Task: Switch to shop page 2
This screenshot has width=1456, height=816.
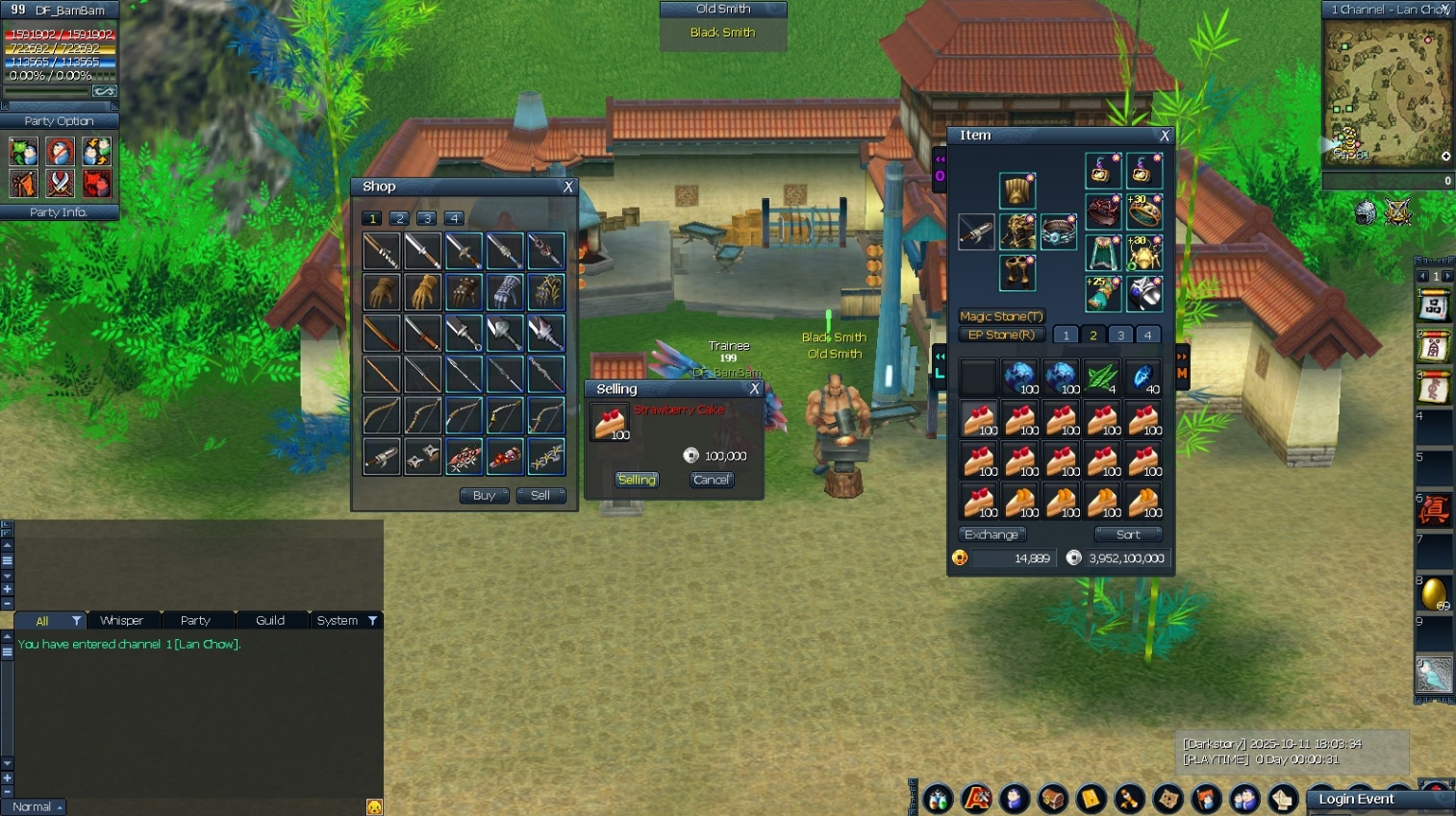Action: coord(400,218)
